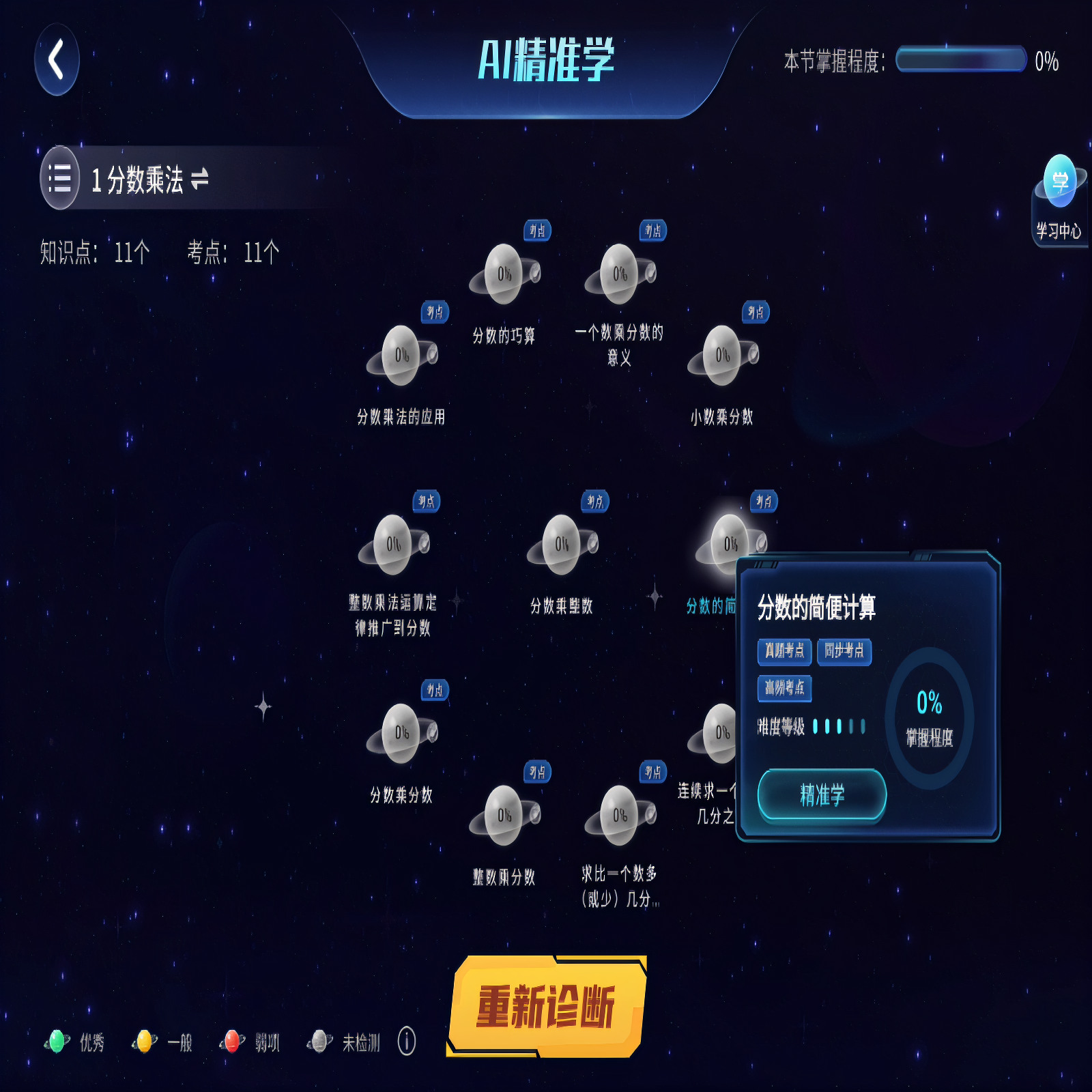Open the chapter switcher arrows next to 1分数乘法
Screen dimensions: 1092x1092
click(x=200, y=179)
